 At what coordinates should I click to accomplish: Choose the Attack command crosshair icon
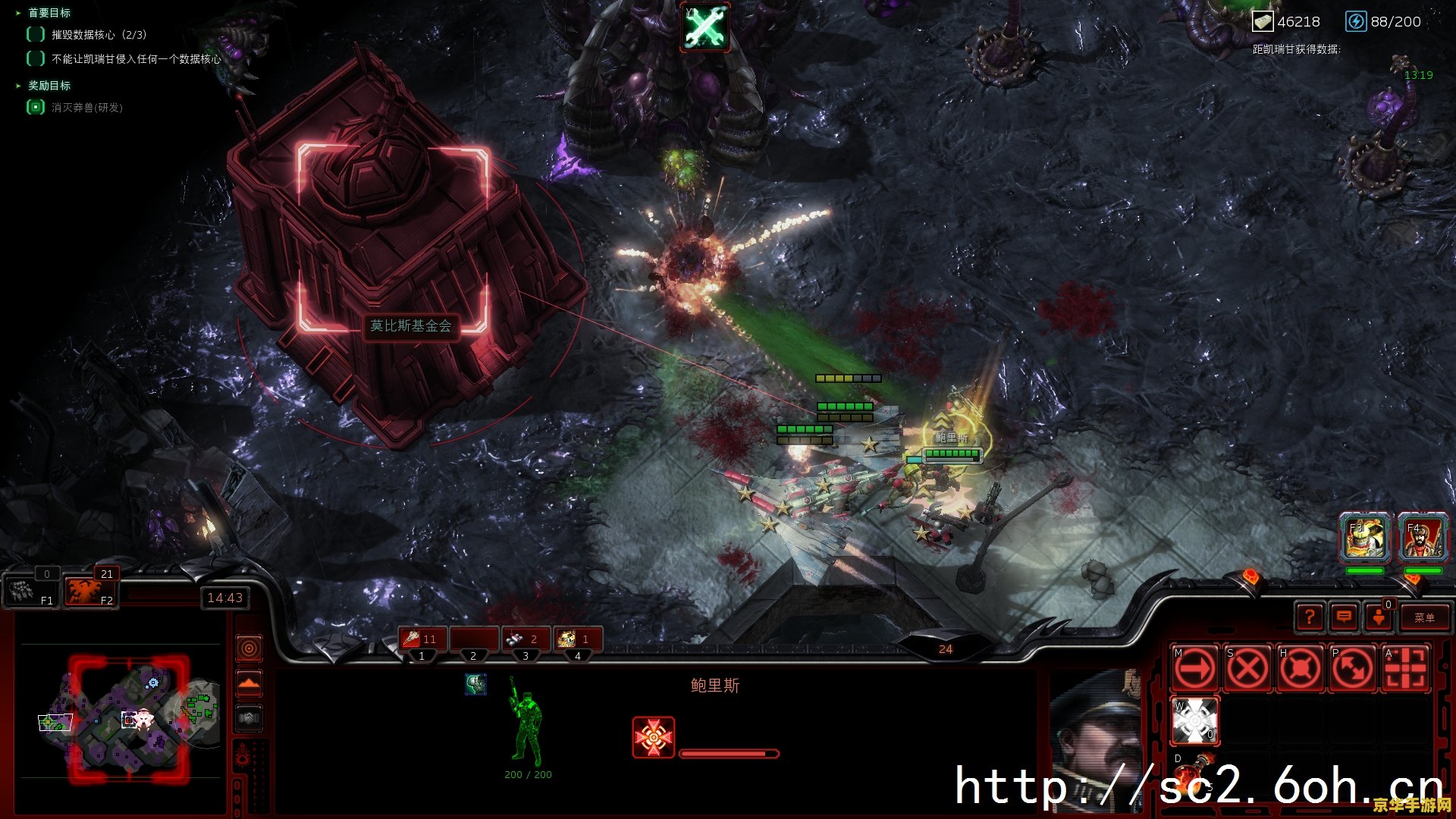pos(1405,669)
